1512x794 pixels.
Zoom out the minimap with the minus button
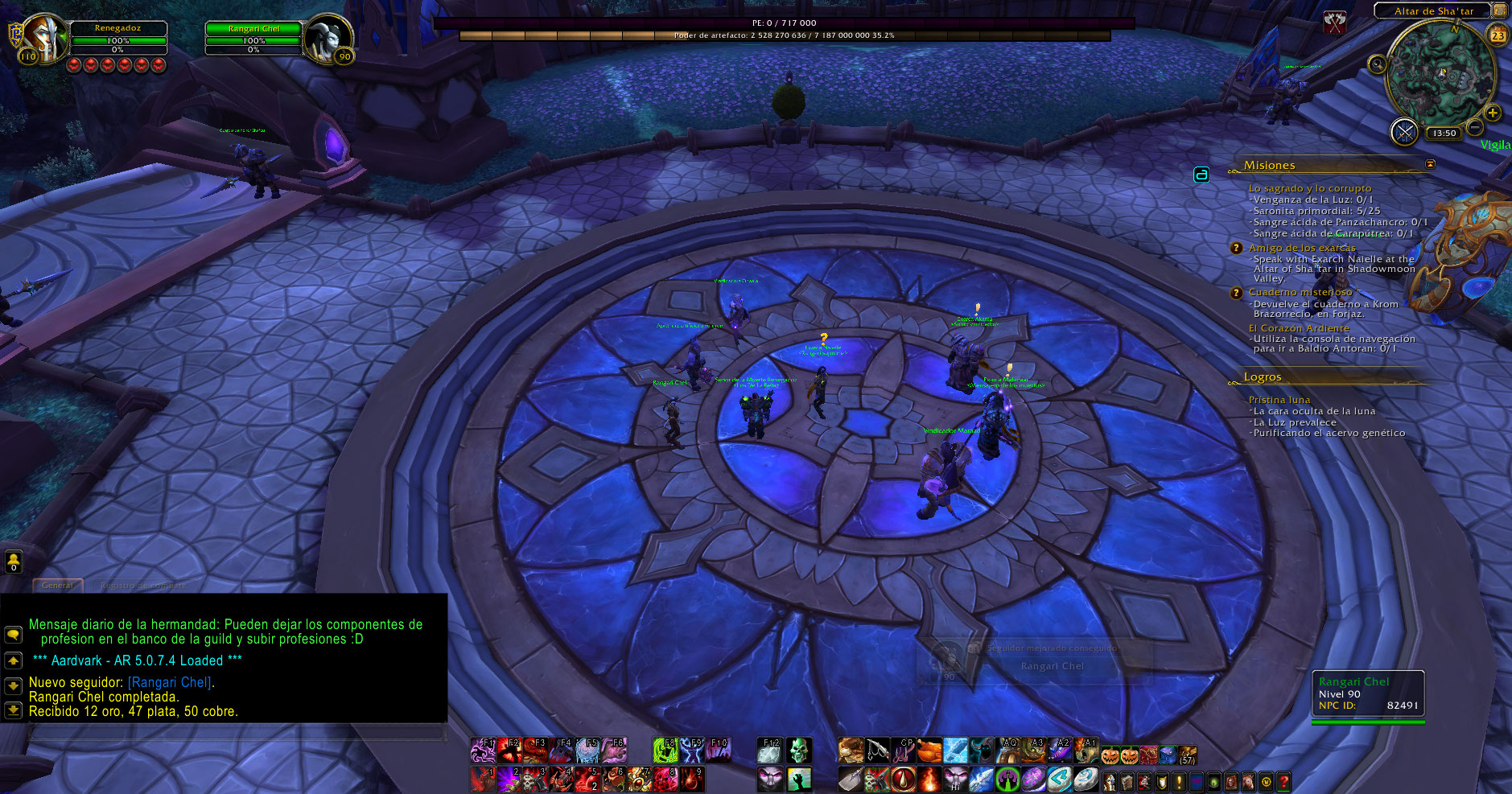tap(1474, 127)
